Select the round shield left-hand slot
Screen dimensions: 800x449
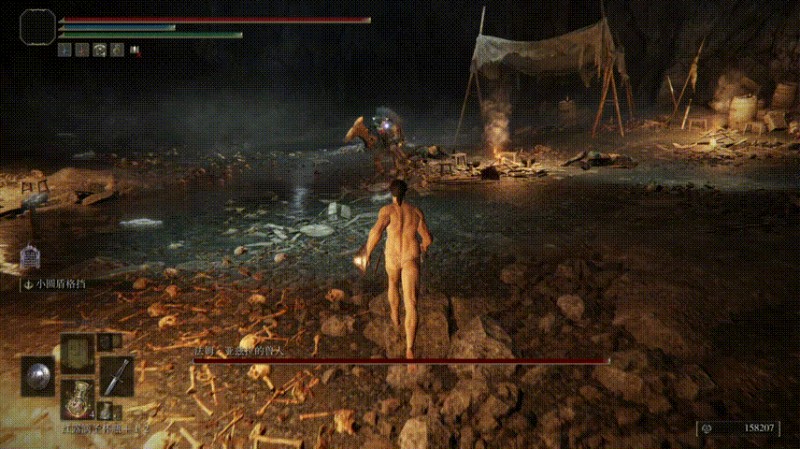tap(38, 376)
